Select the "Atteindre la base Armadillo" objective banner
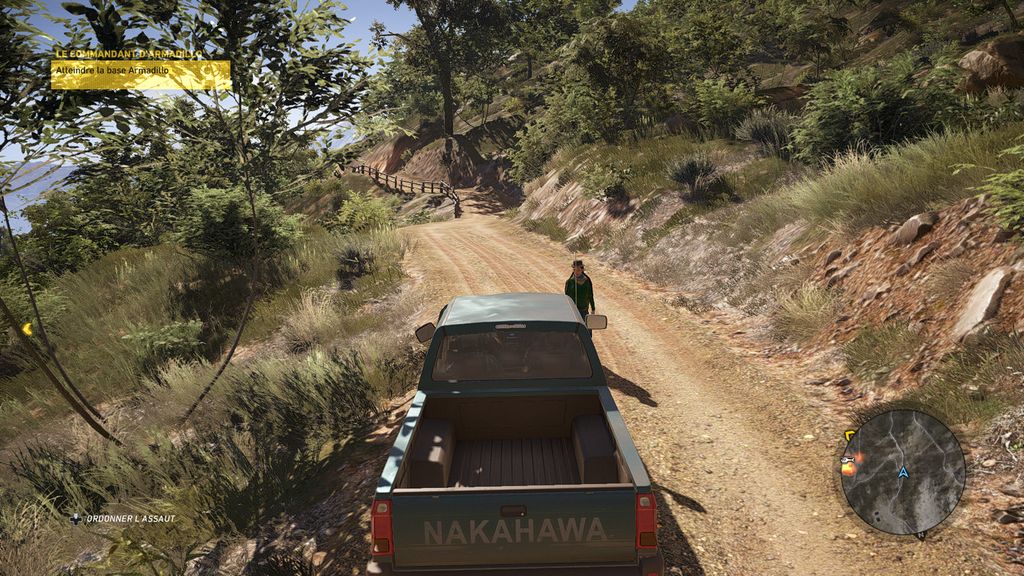 [x=140, y=74]
